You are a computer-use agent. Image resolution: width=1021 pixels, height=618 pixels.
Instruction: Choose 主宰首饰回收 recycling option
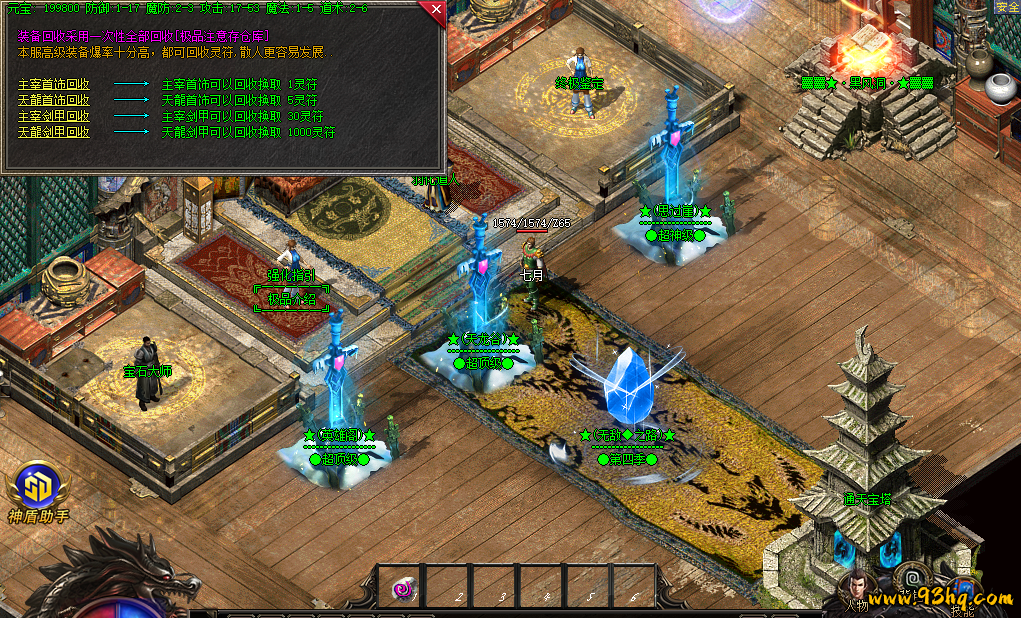click(x=54, y=84)
